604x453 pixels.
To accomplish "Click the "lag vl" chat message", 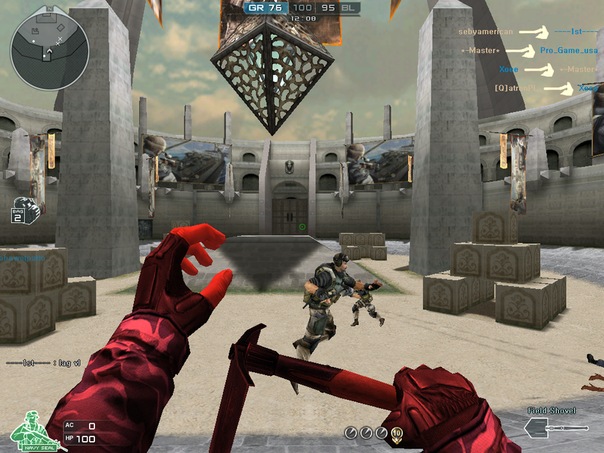I will point(44,363).
